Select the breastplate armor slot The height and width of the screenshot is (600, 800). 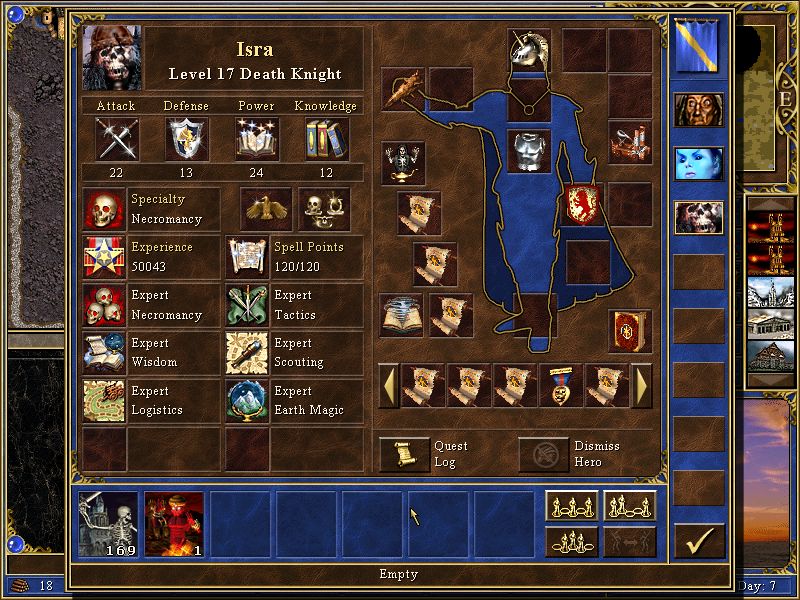coord(529,151)
